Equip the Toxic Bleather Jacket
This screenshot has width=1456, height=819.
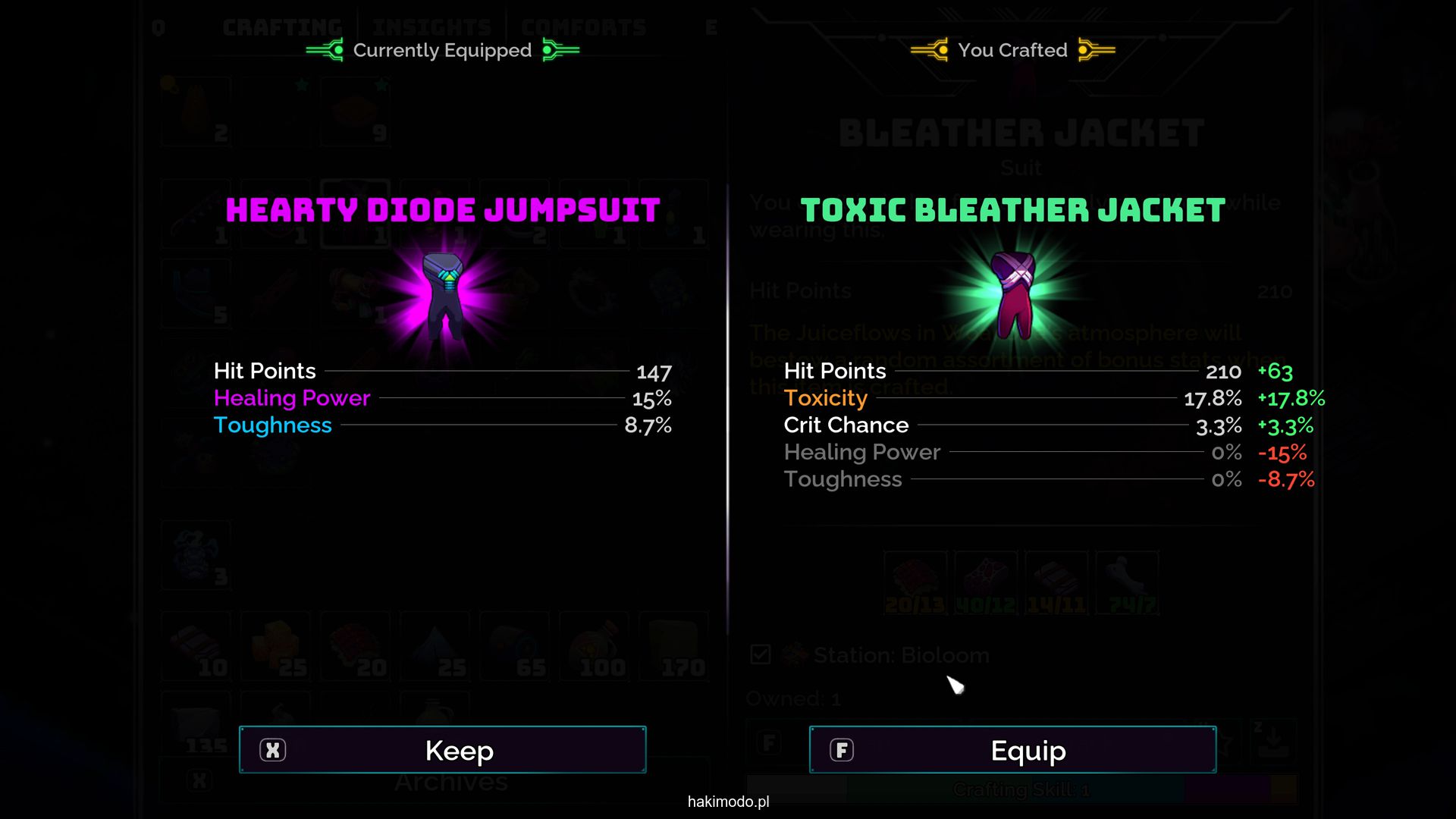tap(1012, 750)
